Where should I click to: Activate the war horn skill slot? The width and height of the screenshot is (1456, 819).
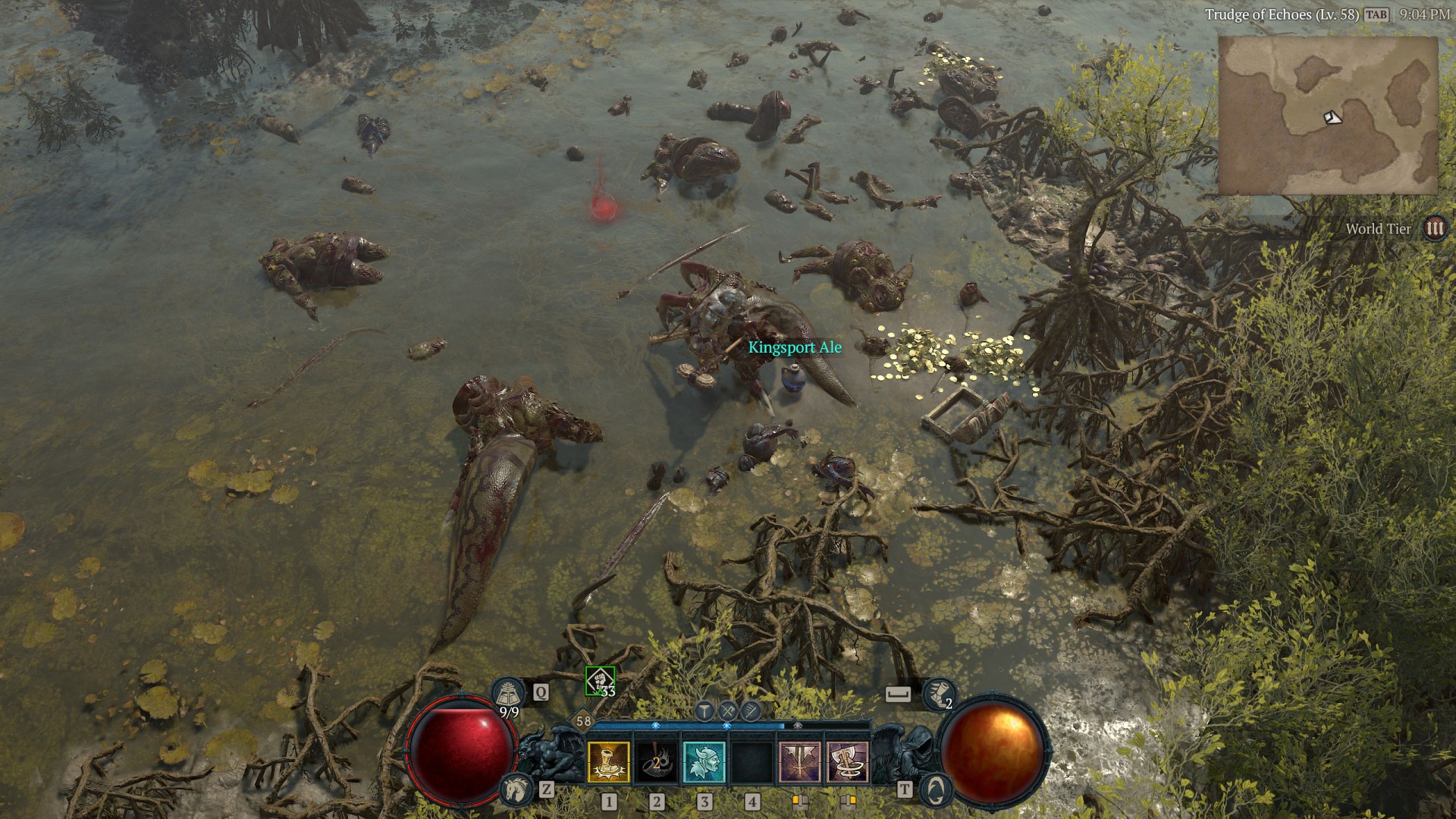pos(657,761)
